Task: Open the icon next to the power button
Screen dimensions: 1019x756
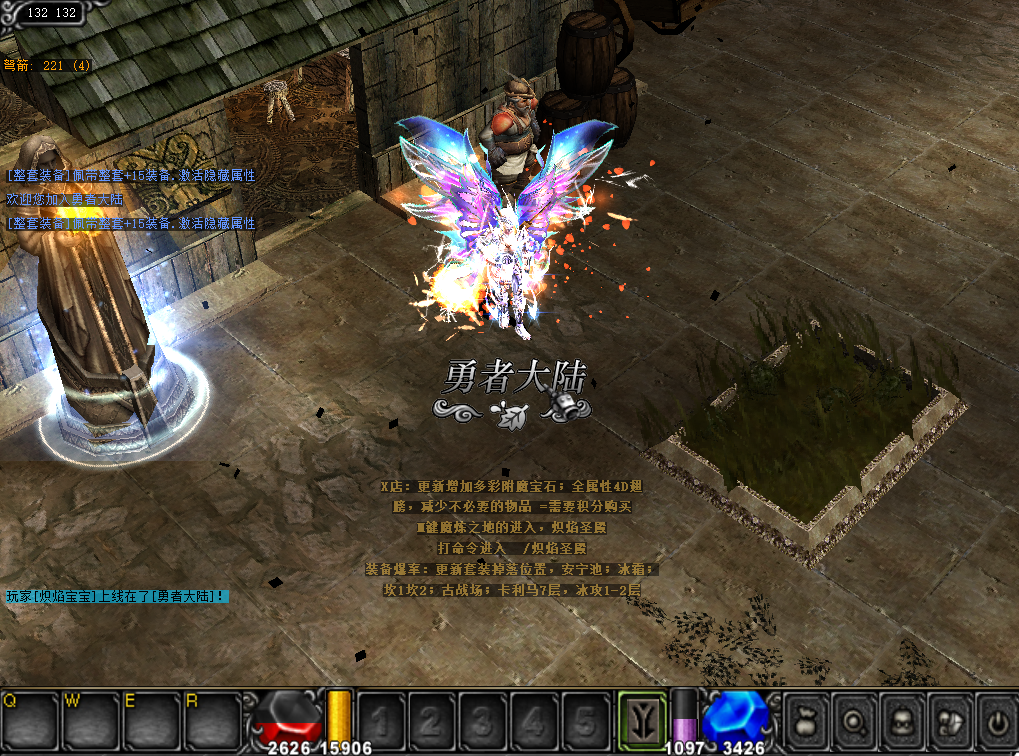Action: point(949,717)
